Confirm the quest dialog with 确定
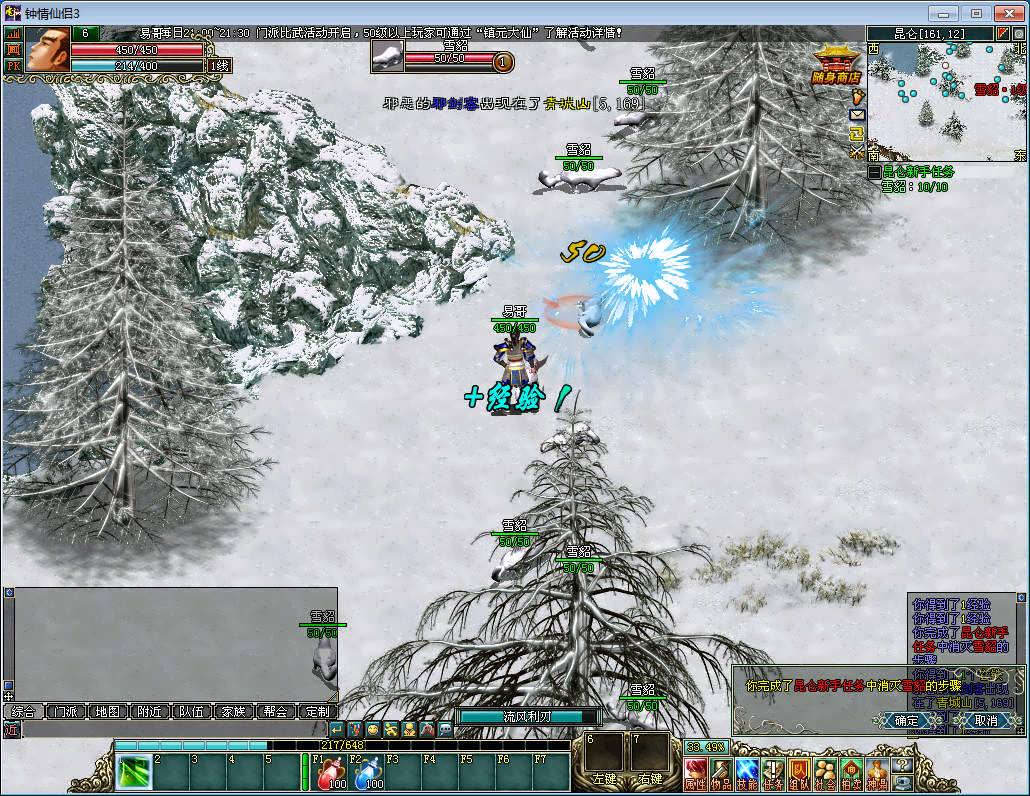The height and width of the screenshot is (796, 1030). click(906, 720)
